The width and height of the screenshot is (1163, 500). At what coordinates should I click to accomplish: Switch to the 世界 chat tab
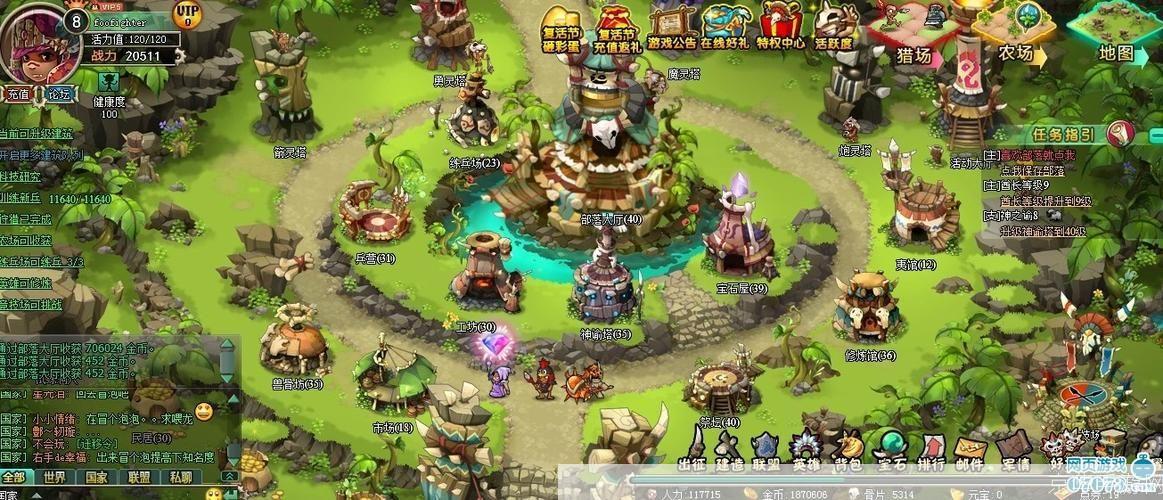point(55,478)
